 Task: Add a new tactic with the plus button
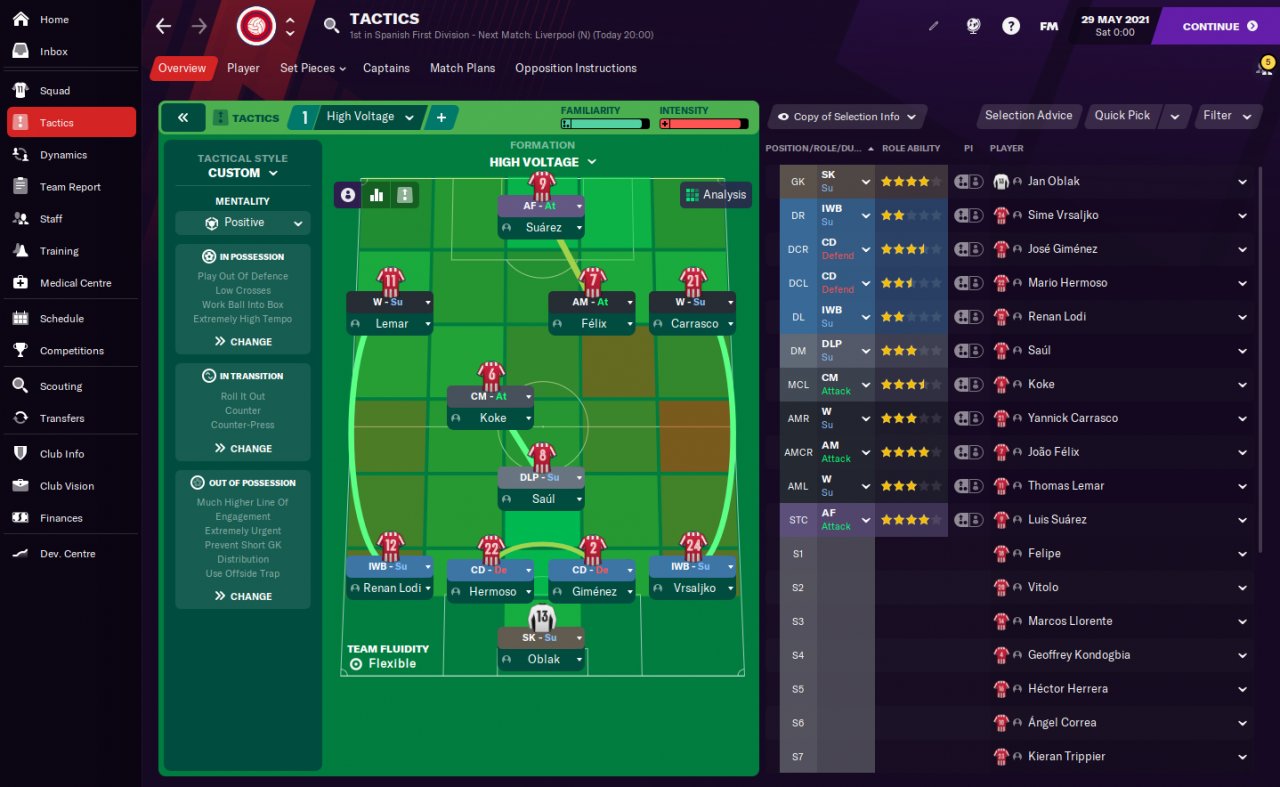point(441,118)
